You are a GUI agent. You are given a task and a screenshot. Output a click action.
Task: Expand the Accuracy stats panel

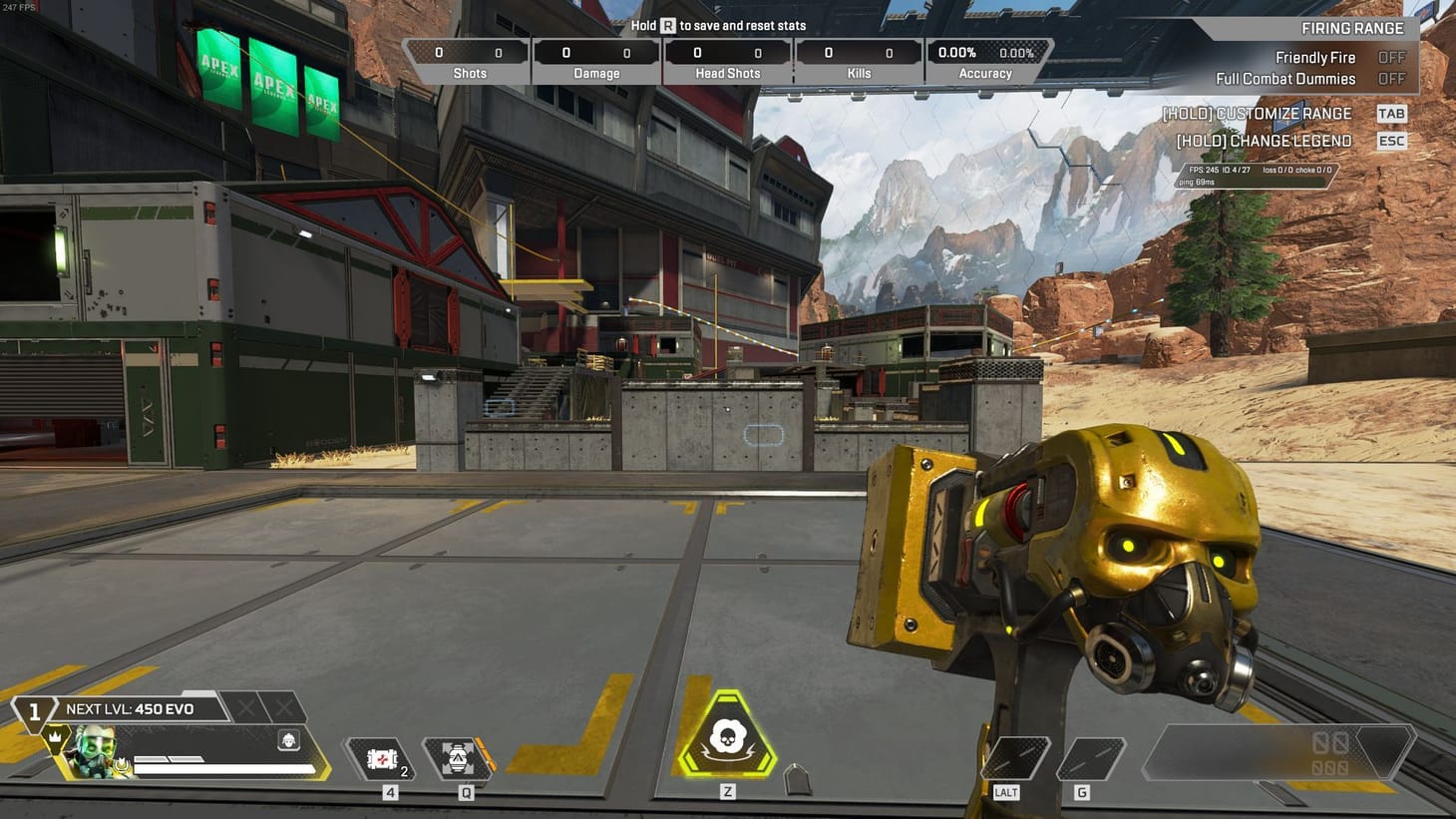[x=985, y=62]
